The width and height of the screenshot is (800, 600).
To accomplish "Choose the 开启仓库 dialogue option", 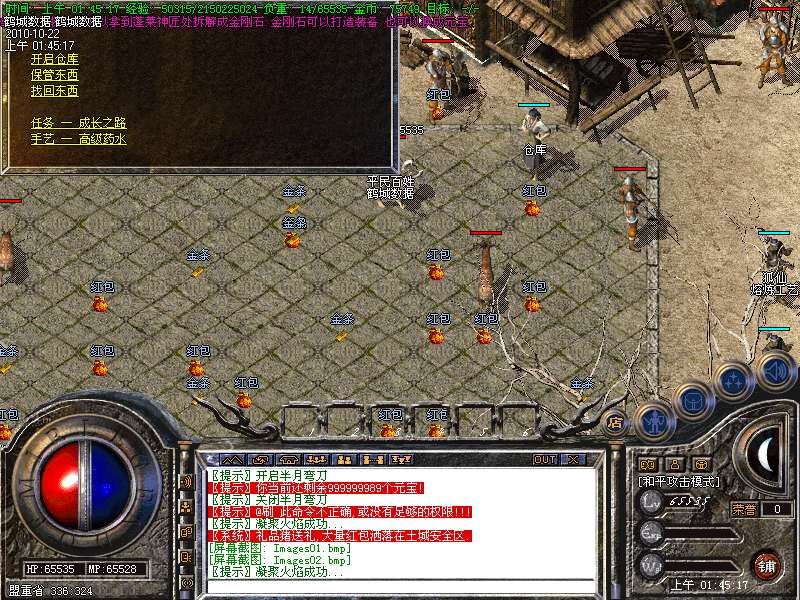I will pyautogui.click(x=54, y=59).
